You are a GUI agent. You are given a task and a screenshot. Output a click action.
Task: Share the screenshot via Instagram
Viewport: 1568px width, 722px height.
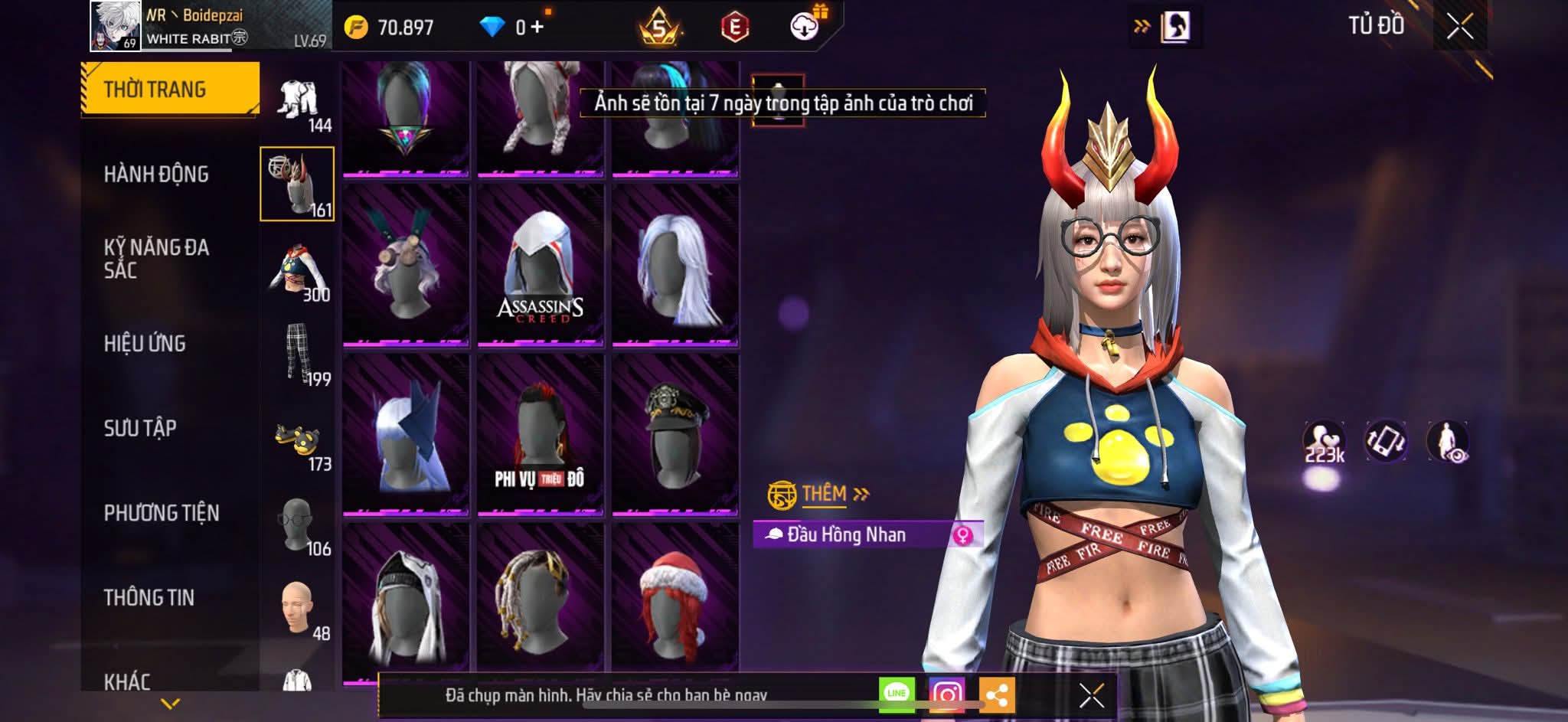click(947, 694)
